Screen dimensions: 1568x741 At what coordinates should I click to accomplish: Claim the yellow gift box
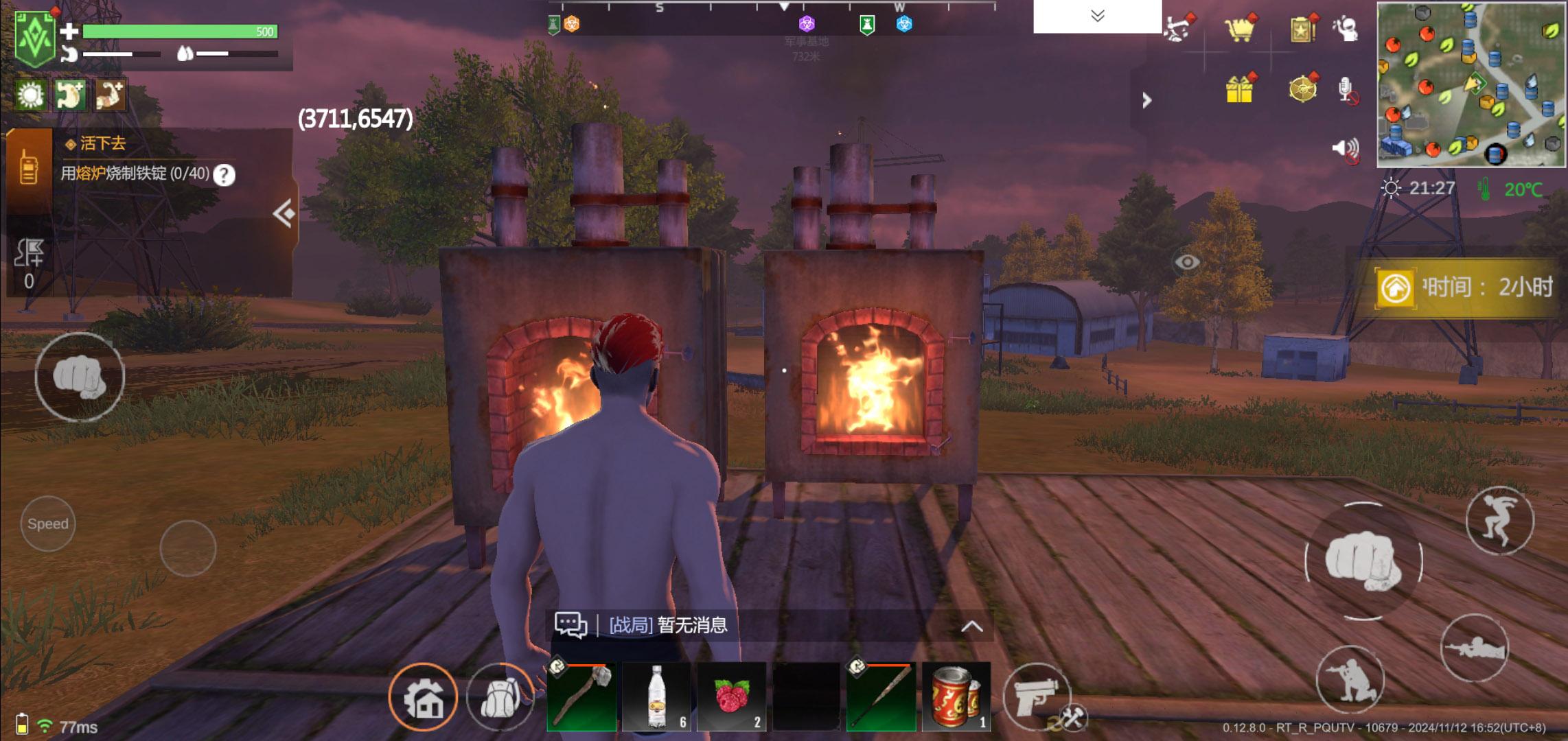[x=1240, y=89]
